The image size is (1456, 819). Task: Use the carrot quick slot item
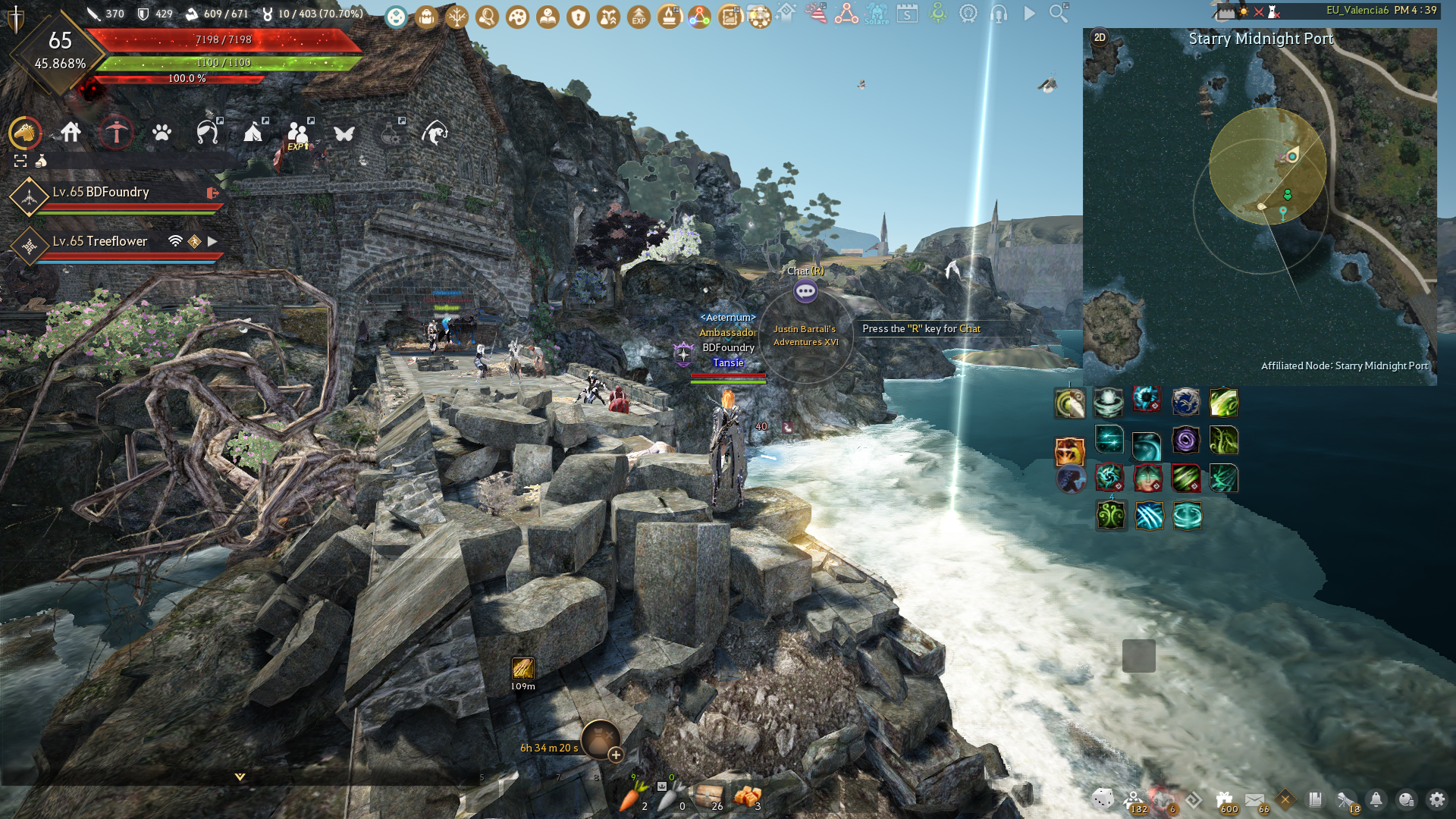(x=632, y=797)
